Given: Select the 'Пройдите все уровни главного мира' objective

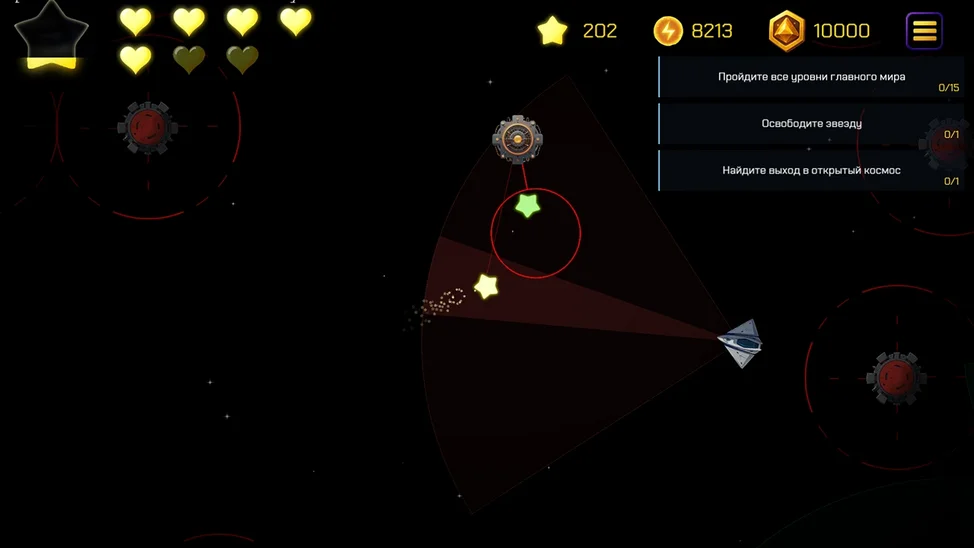Looking at the screenshot, I should coord(811,77).
